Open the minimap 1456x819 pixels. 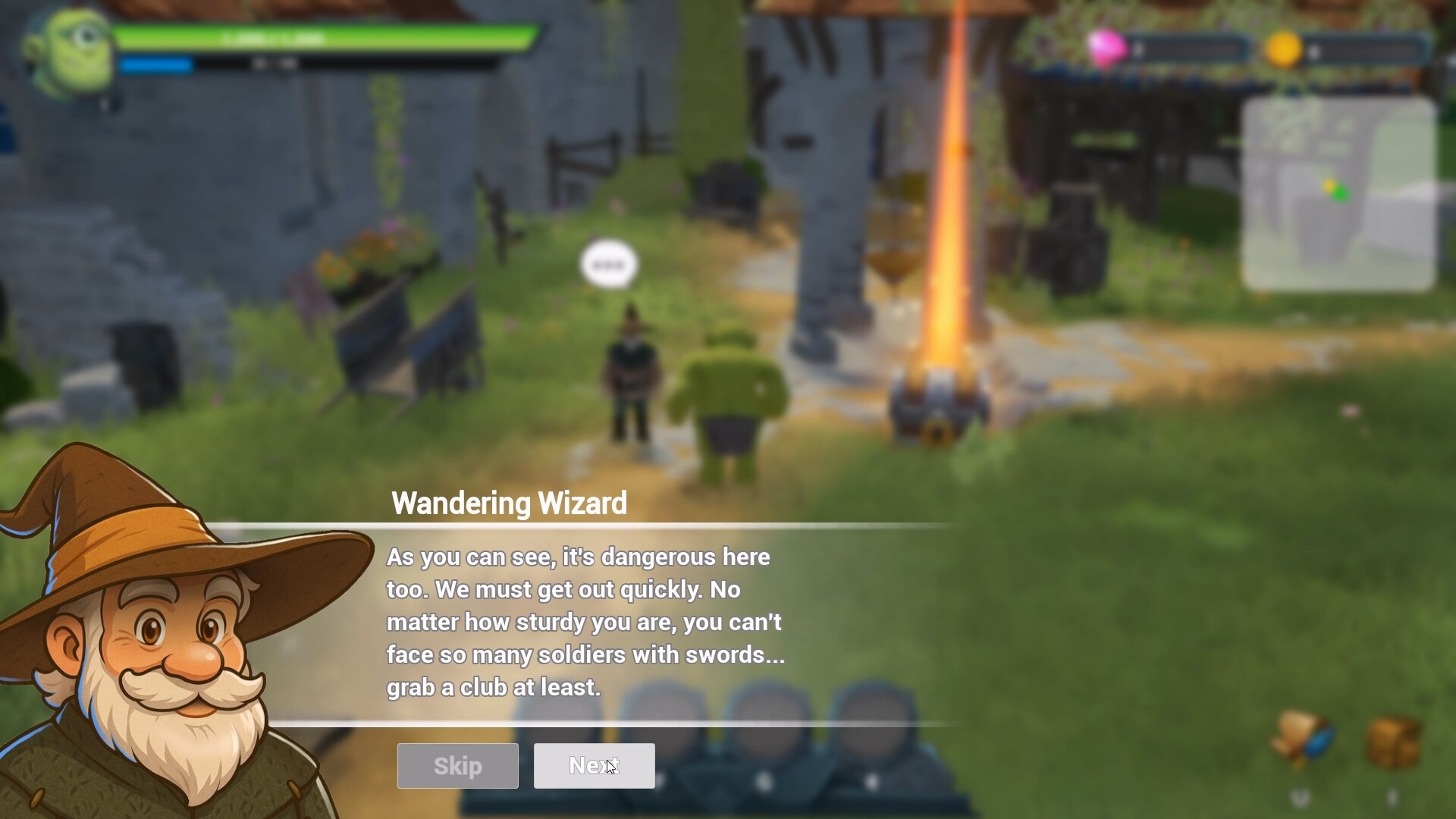[1338, 194]
